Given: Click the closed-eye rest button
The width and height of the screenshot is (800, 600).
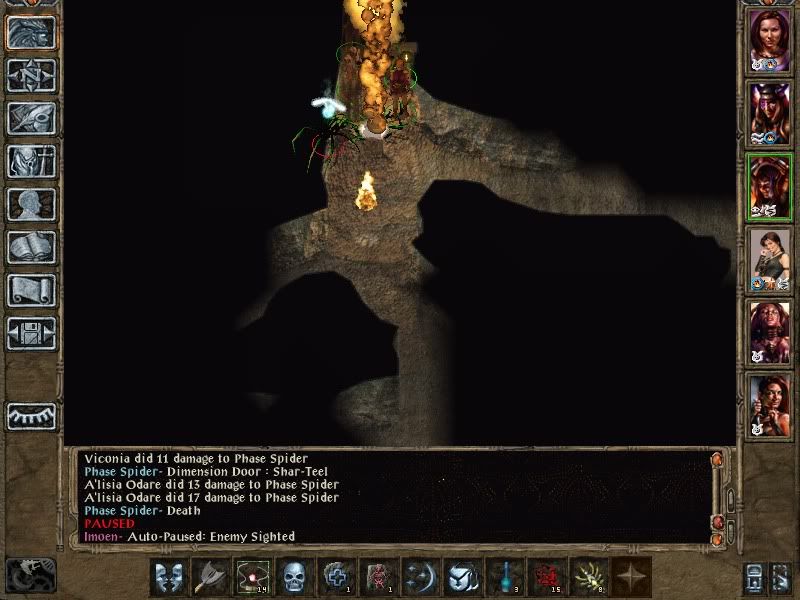Looking at the screenshot, I should (x=32, y=415).
